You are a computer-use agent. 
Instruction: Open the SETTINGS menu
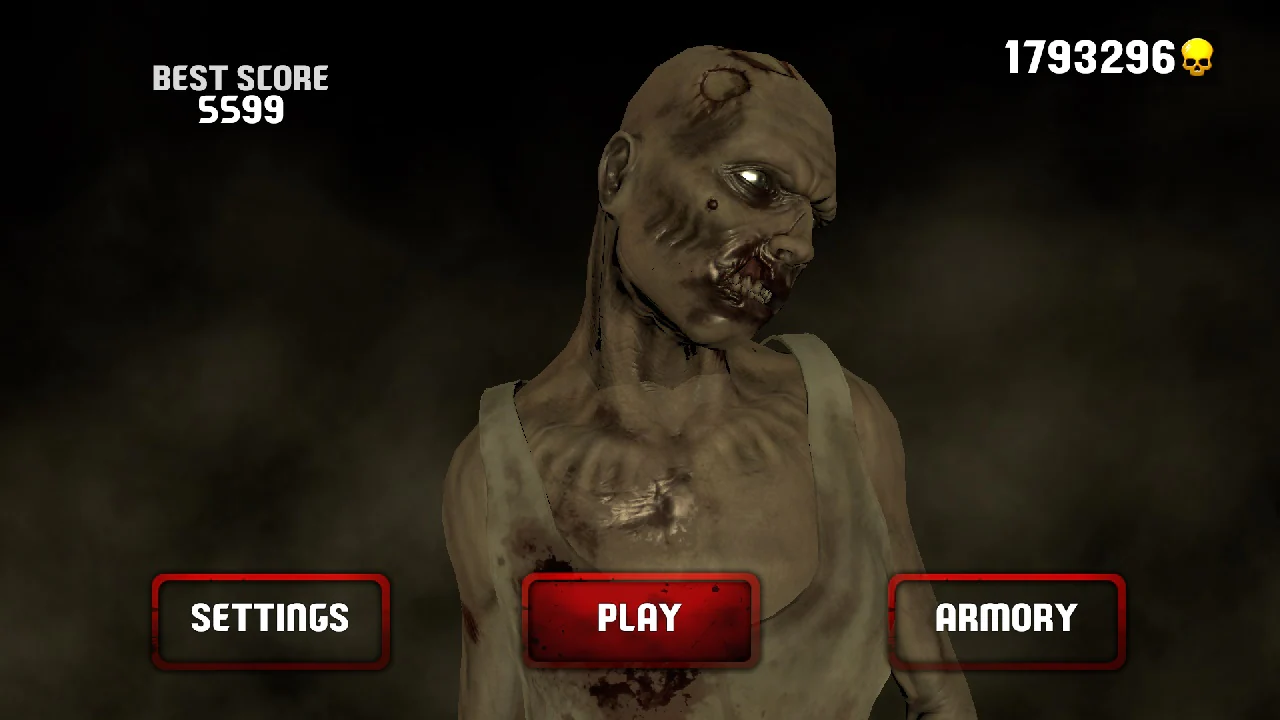[270, 618]
